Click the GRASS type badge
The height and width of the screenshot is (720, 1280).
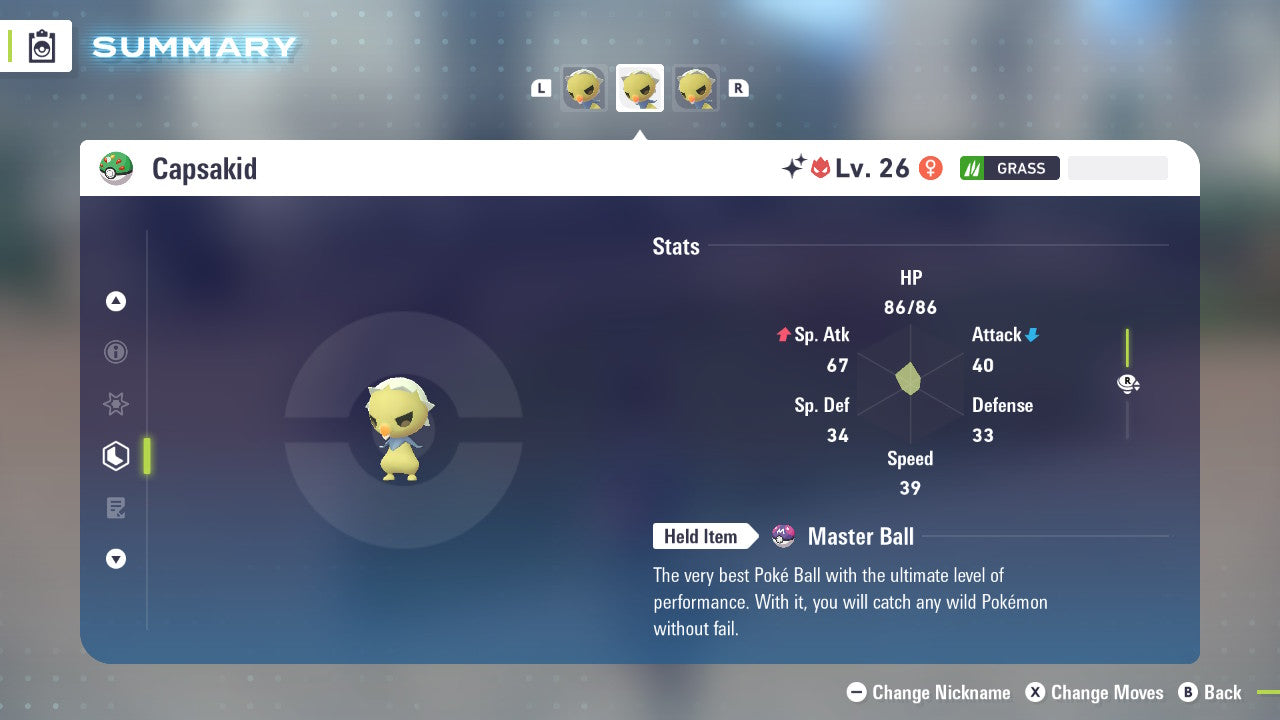click(1009, 168)
